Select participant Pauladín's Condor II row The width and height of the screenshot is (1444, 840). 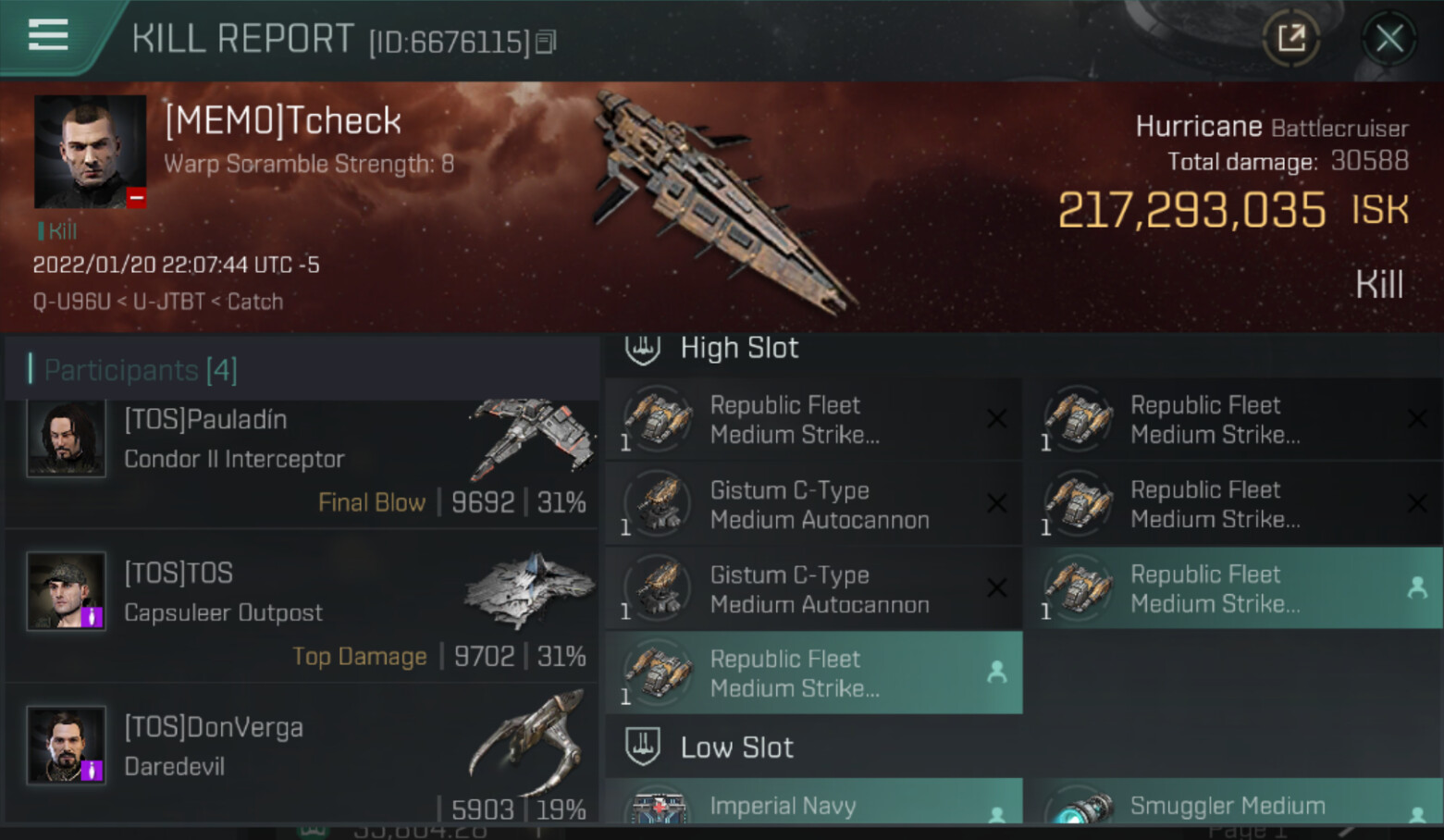click(x=301, y=460)
